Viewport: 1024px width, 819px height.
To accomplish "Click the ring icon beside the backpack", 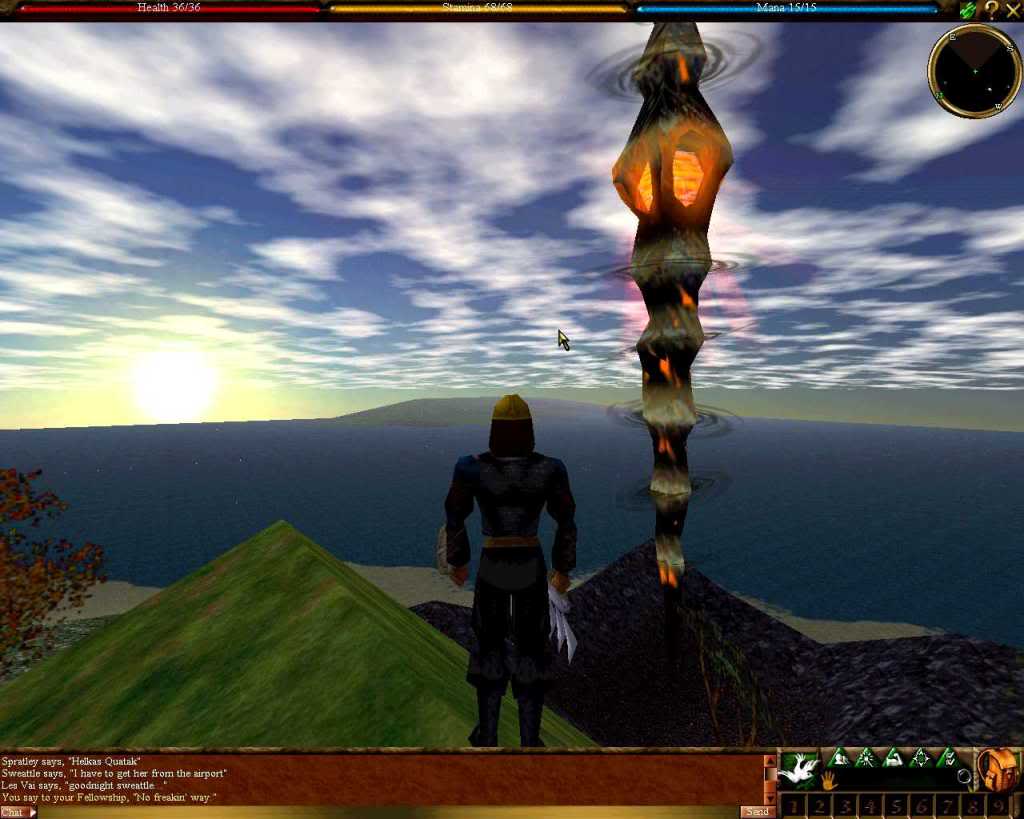I will [964, 776].
